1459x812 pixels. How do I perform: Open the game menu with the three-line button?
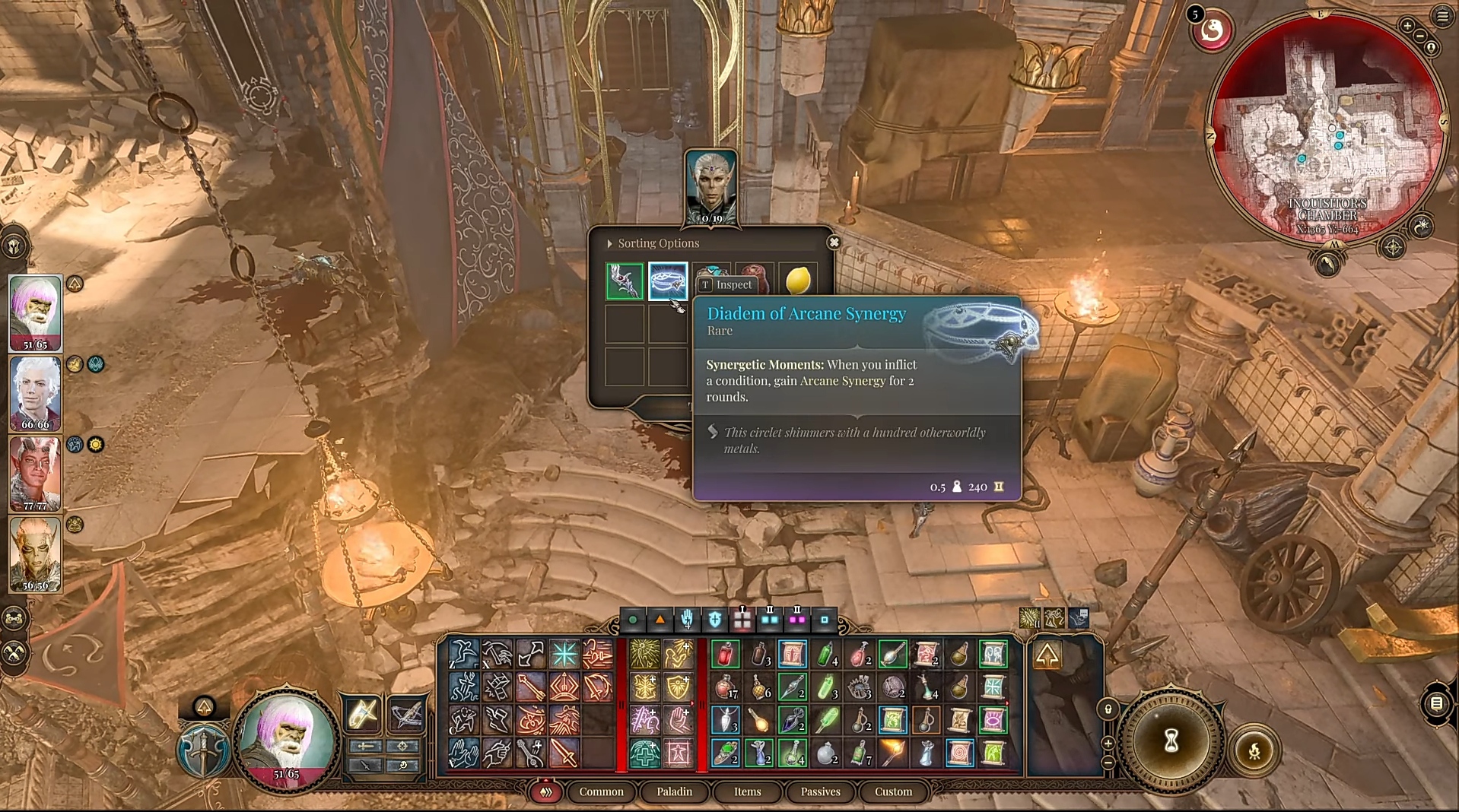1442,17
